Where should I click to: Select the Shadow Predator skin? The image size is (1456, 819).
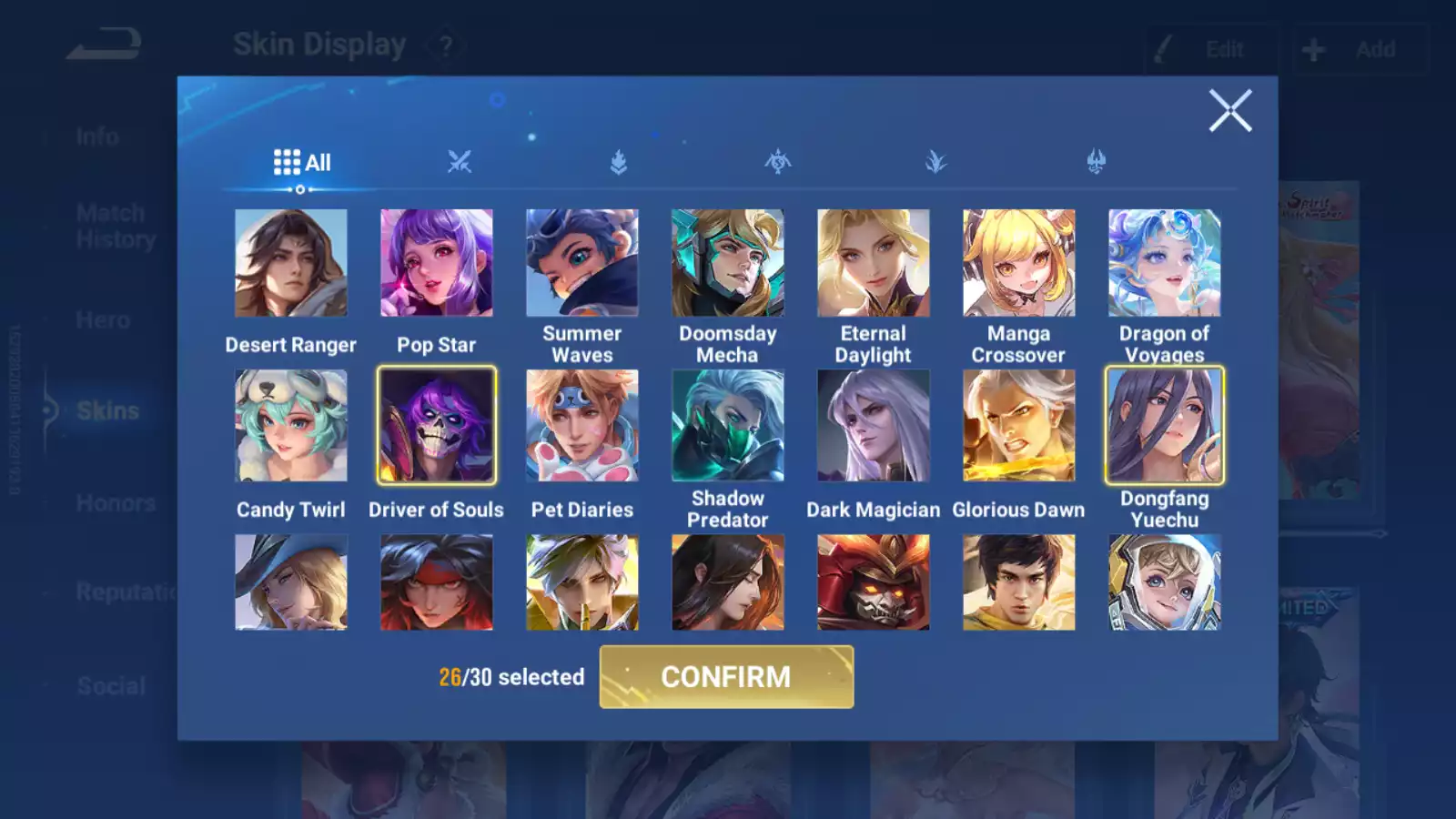pos(728,425)
